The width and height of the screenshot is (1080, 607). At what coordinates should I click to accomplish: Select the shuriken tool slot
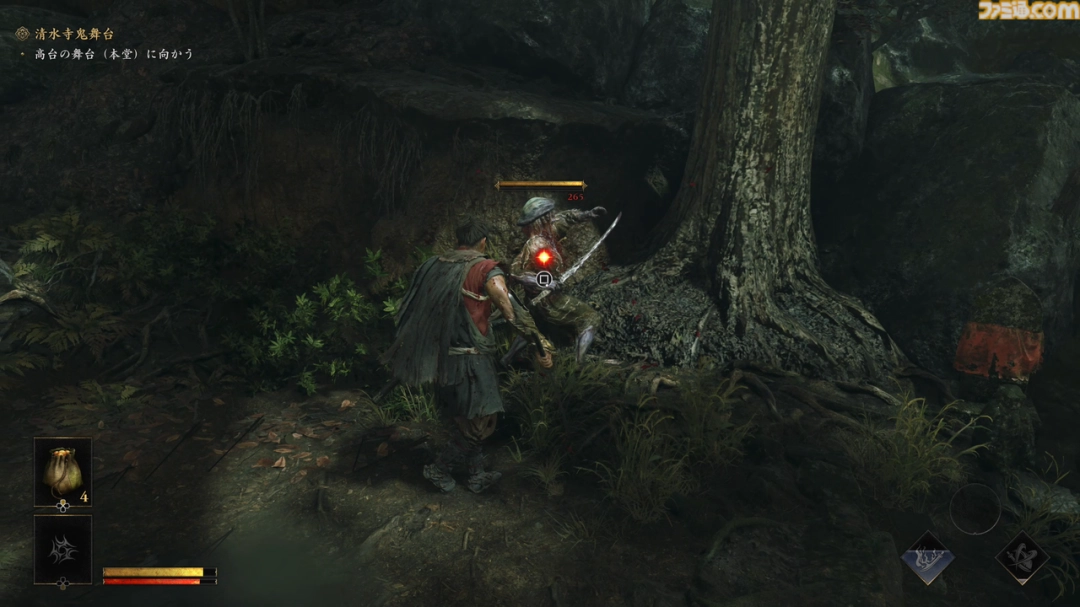click(x=63, y=549)
